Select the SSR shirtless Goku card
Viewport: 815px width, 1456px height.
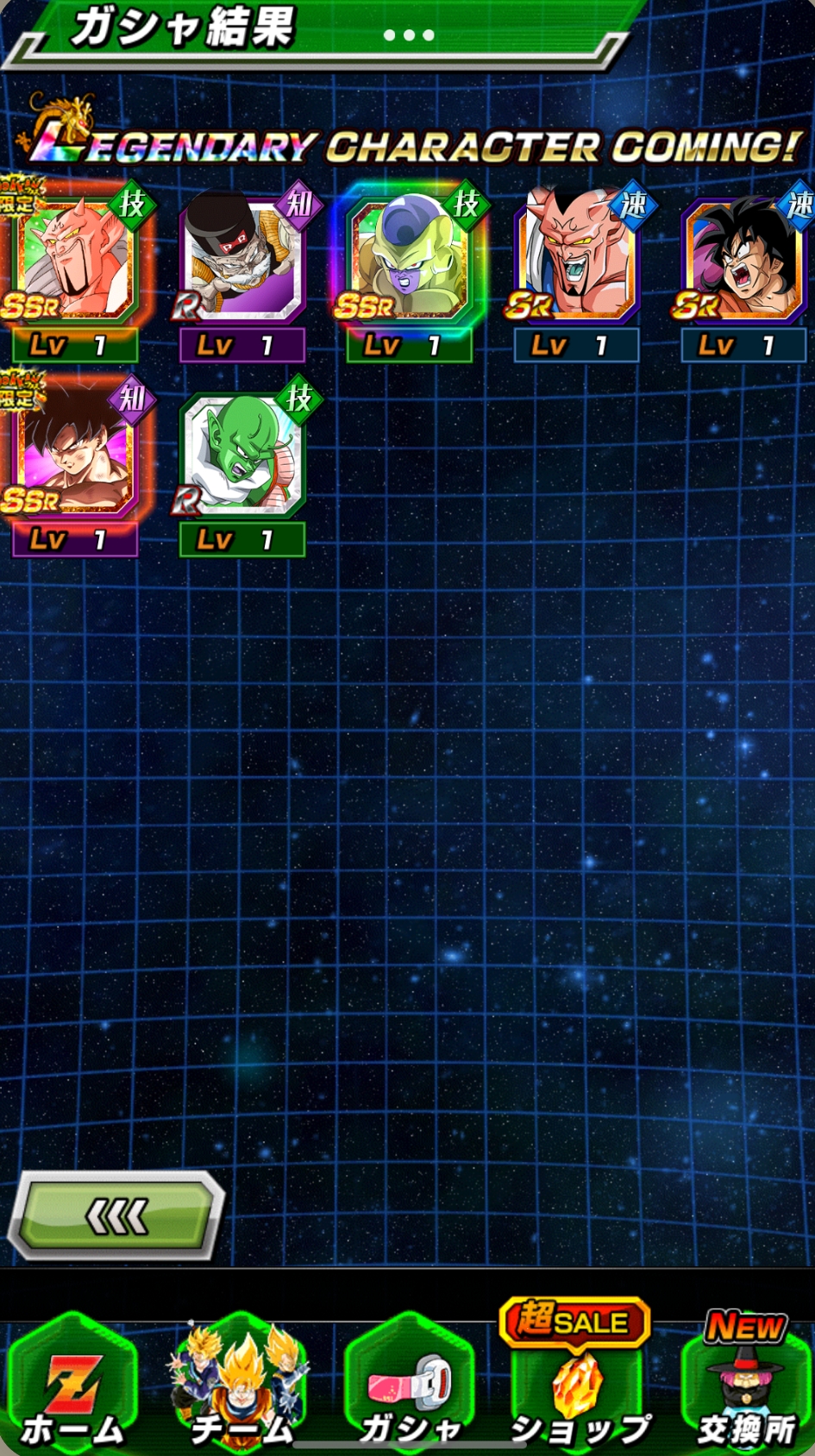(x=73, y=453)
